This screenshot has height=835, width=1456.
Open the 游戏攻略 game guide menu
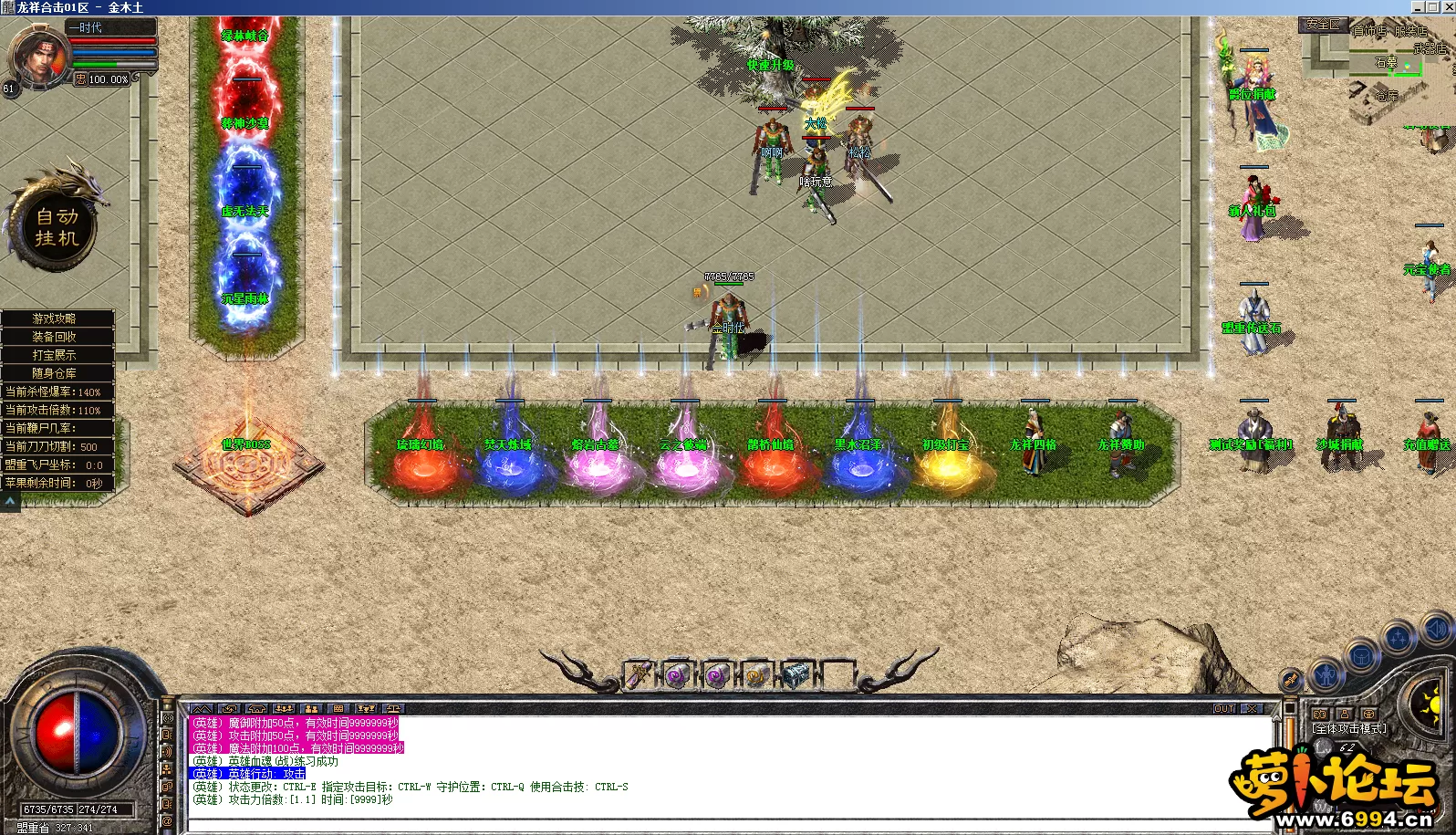[55, 318]
